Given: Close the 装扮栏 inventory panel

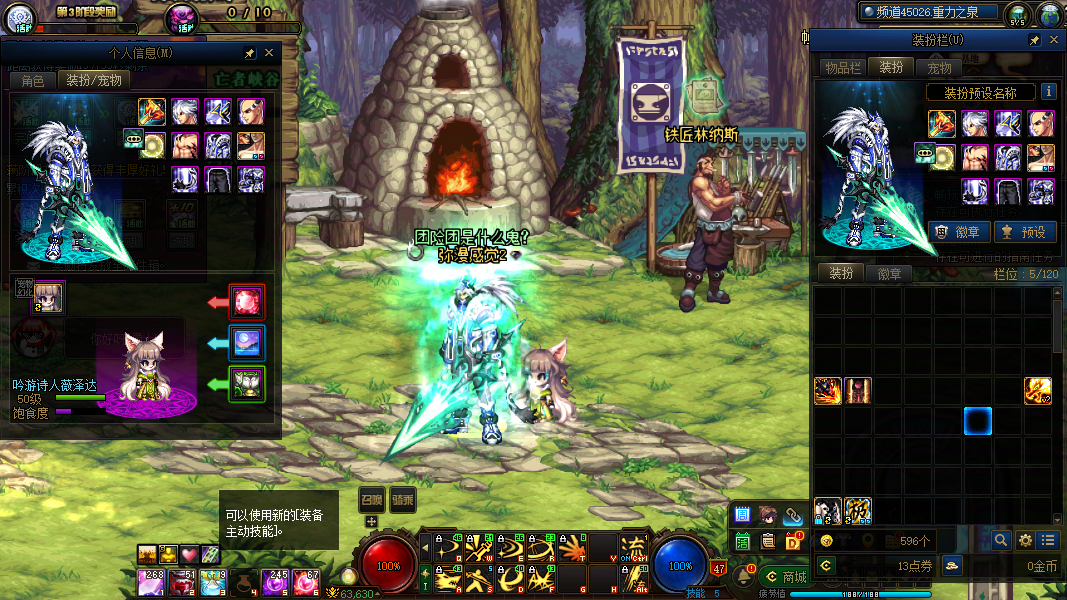Looking at the screenshot, I should 1053,40.
